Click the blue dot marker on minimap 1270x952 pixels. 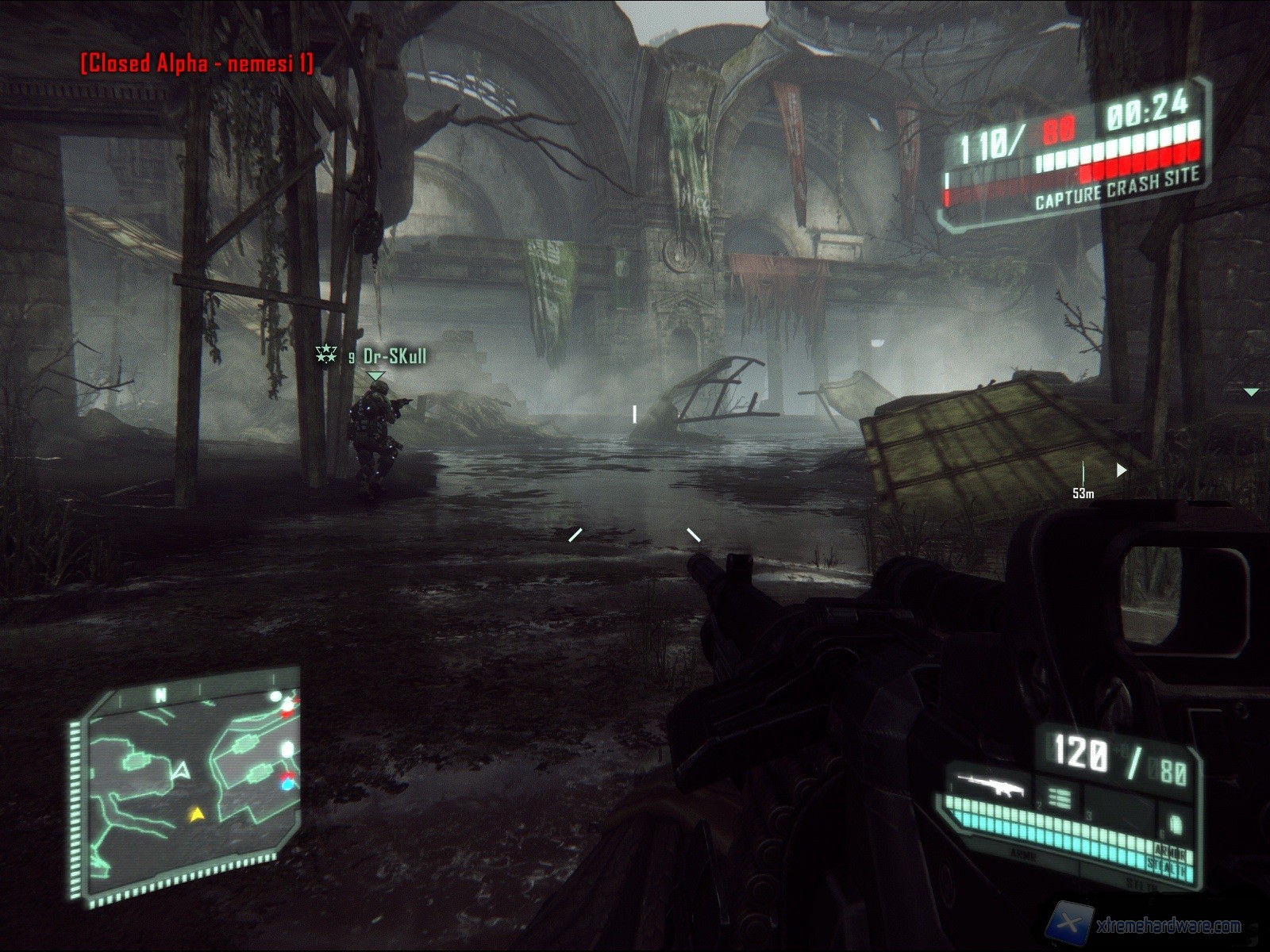click(287, 785)
